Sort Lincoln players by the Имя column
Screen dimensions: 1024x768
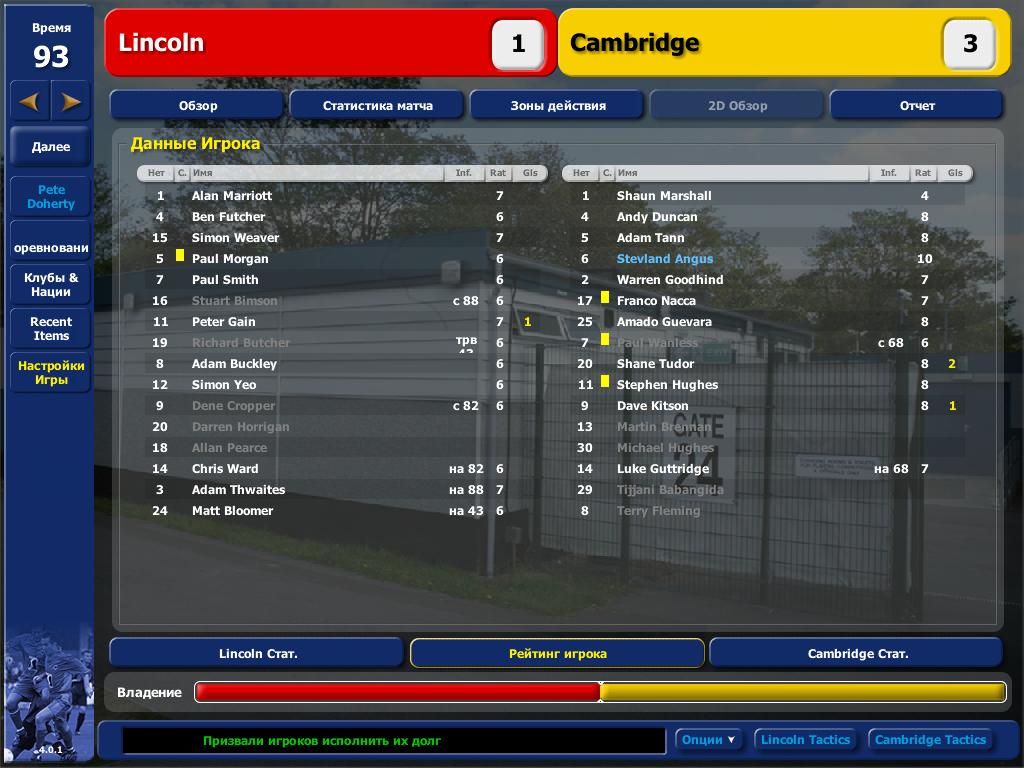pyautogui.click(x=315, y=173)
